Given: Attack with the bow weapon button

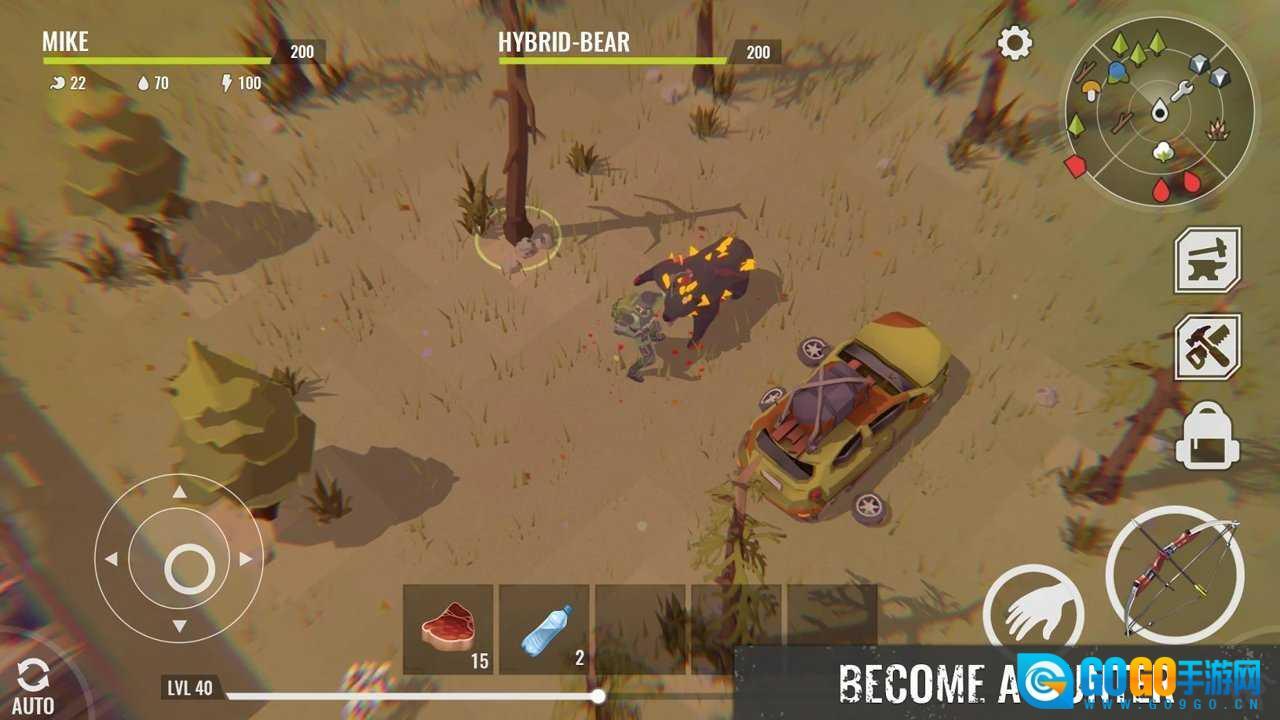Looking at the screenshot, I should [1175, 575].
